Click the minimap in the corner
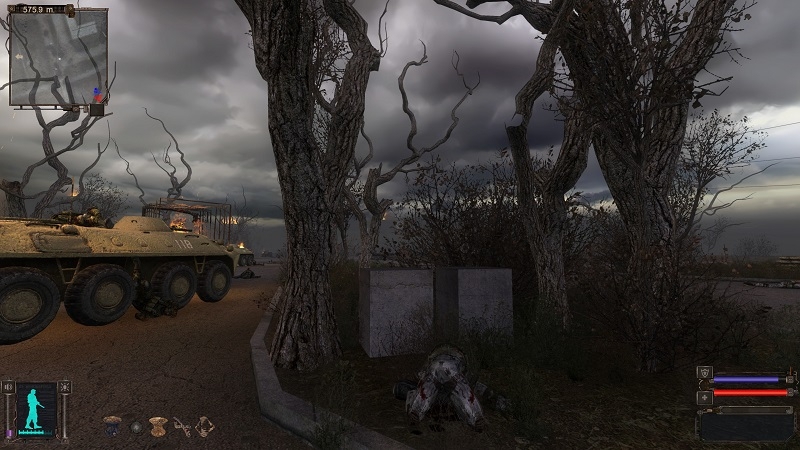This screenshot has width=800, height=450. (x=58, y=57)
